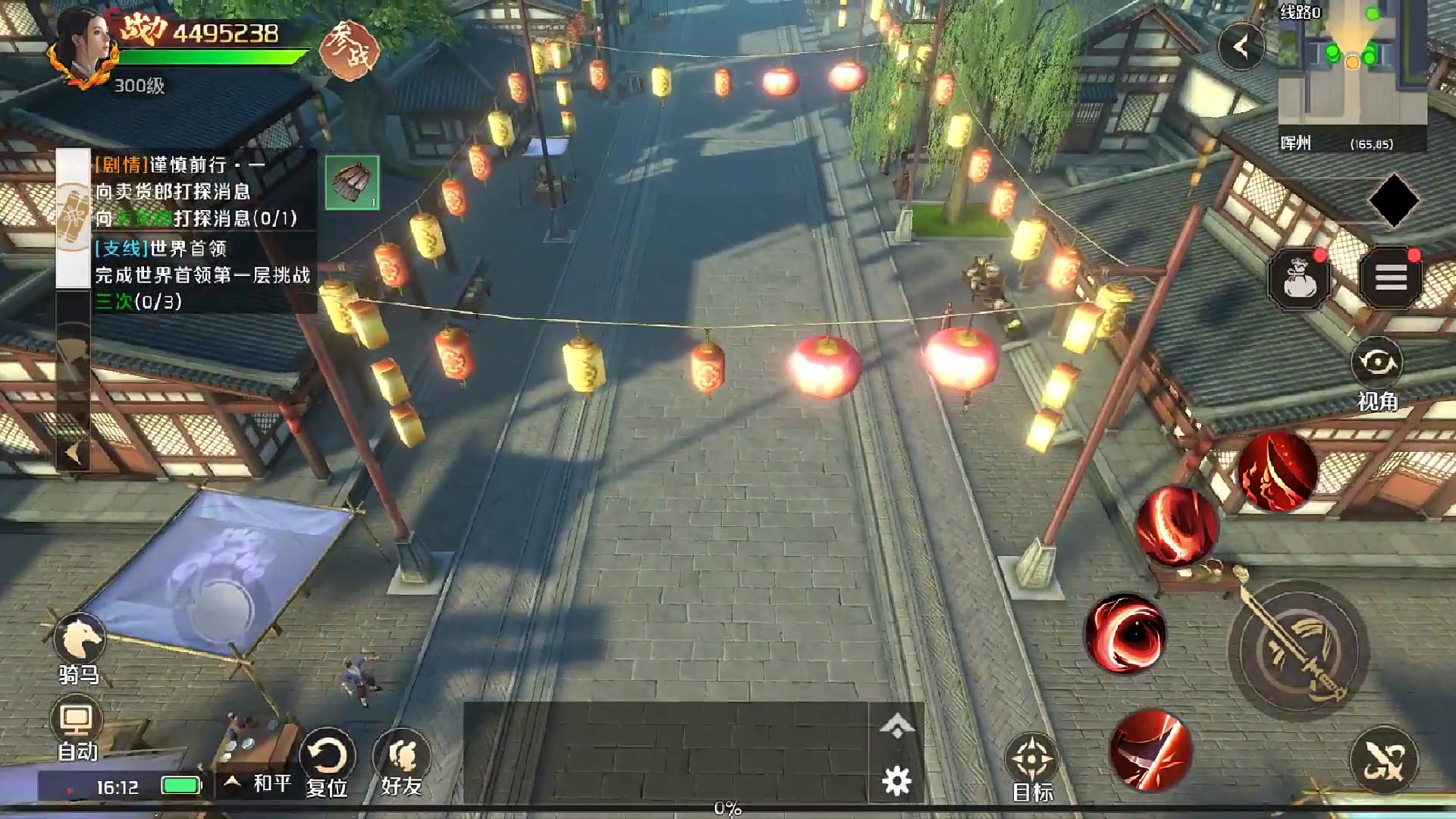Open the player portrait panel
This screenshot has height=819, width=1456.
pos(83,47)
